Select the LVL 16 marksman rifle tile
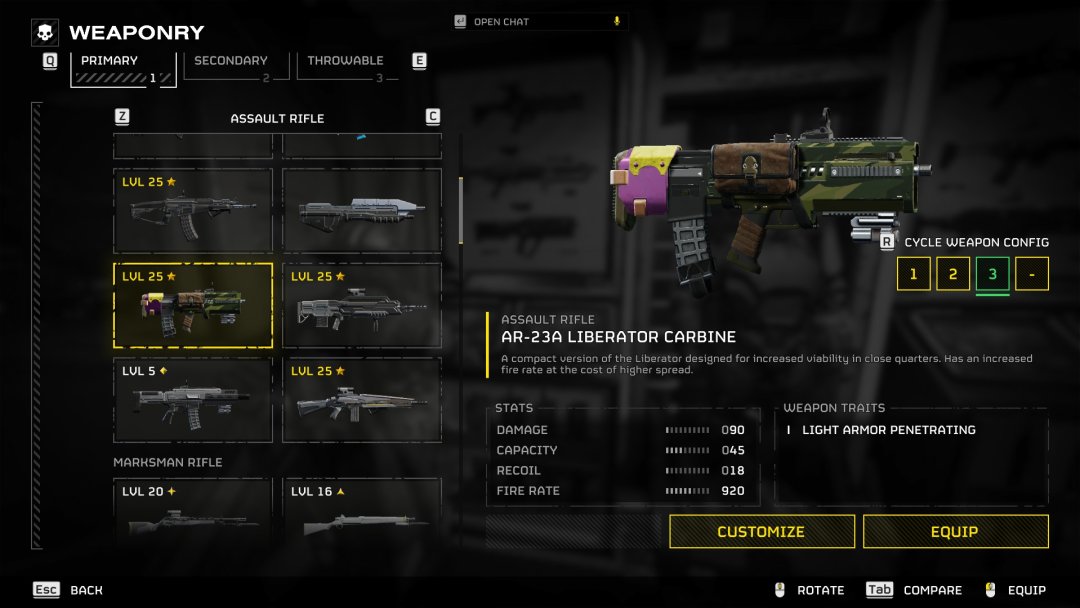Viewport: 1080px width, 608px height. [x=362, y=510]
